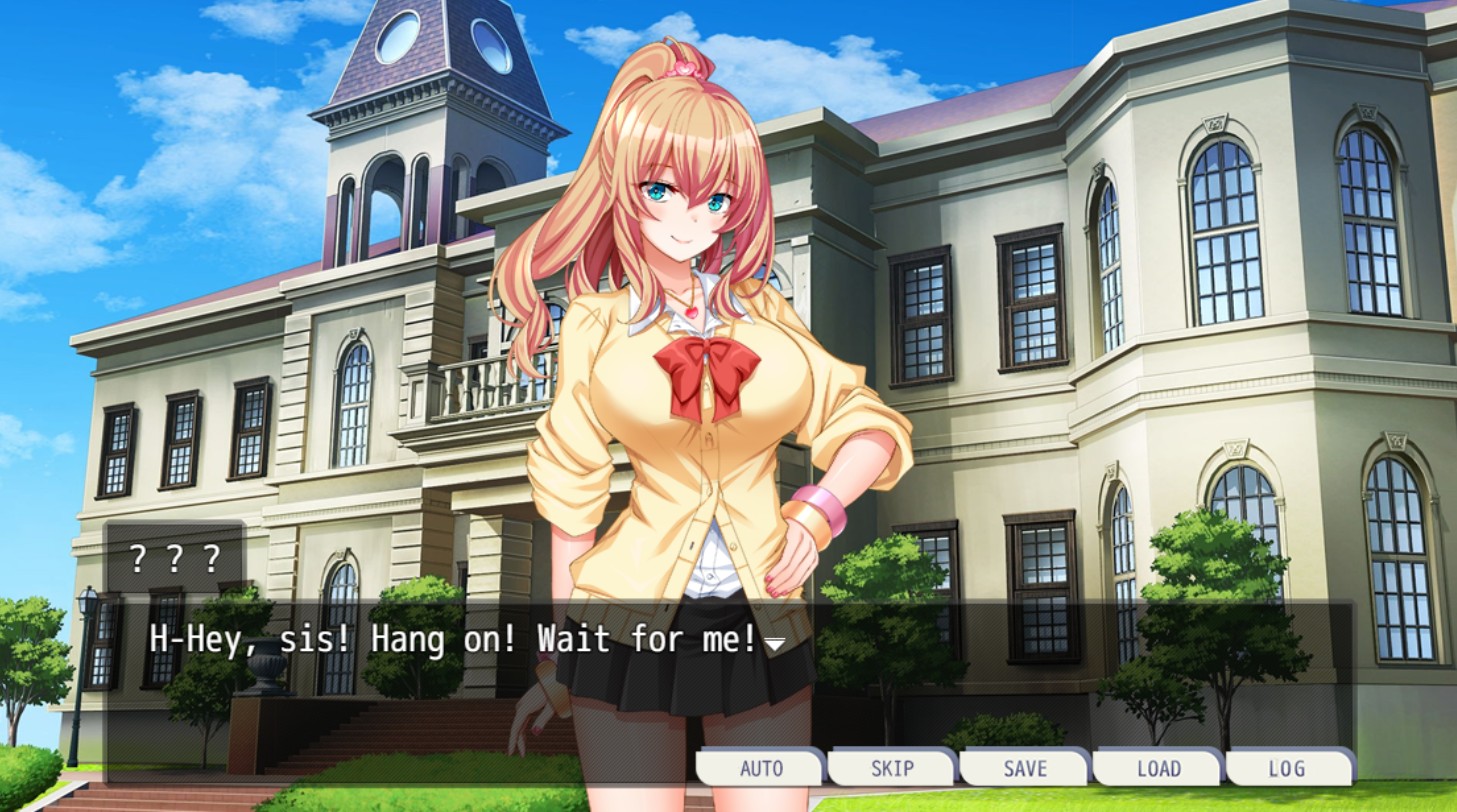The width and height of the screenshot is (1457, 812).
Task: View the message history with the LOG button
Action: (x=1289, y=769)
